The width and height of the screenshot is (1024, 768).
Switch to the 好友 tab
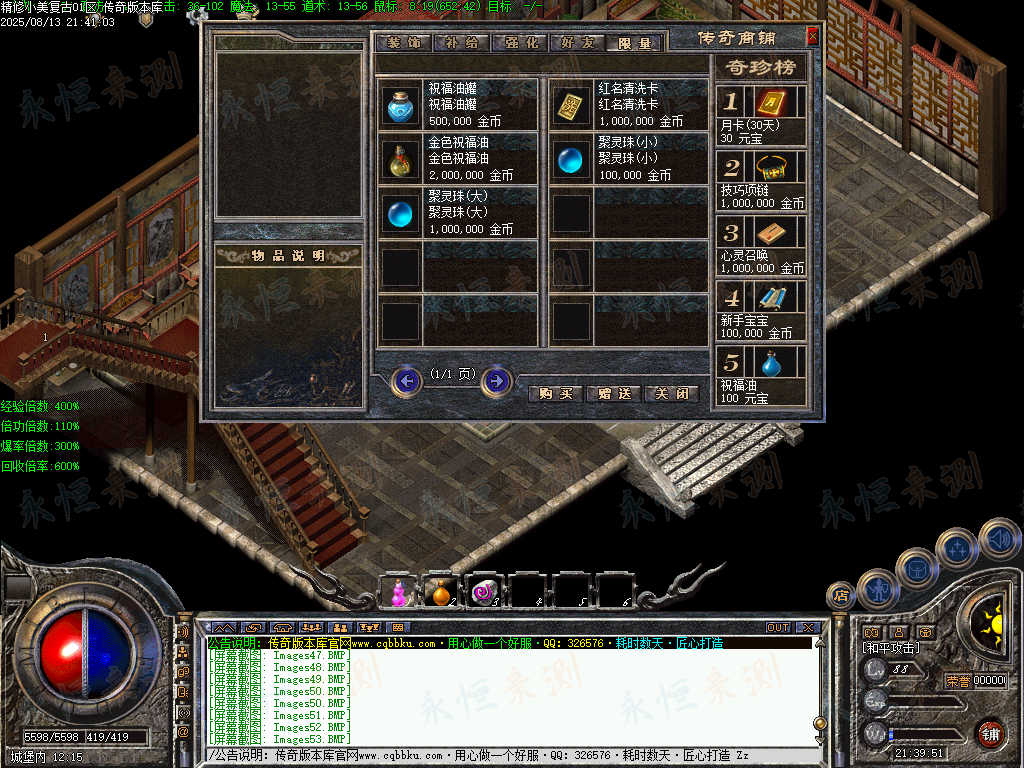578,43
